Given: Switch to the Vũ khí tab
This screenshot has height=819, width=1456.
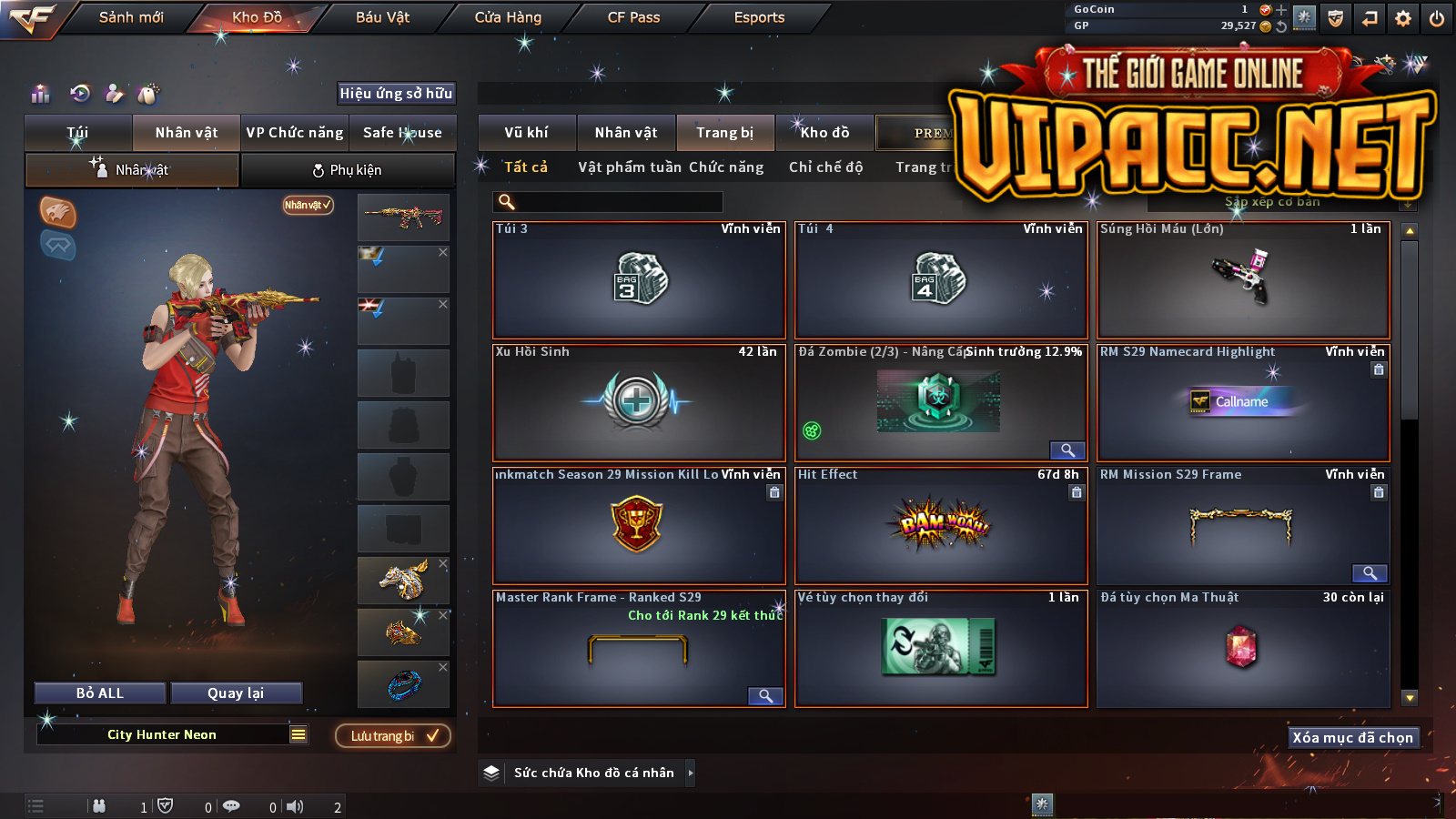Looking at the screenshot, I should click(x=526, y=133).
